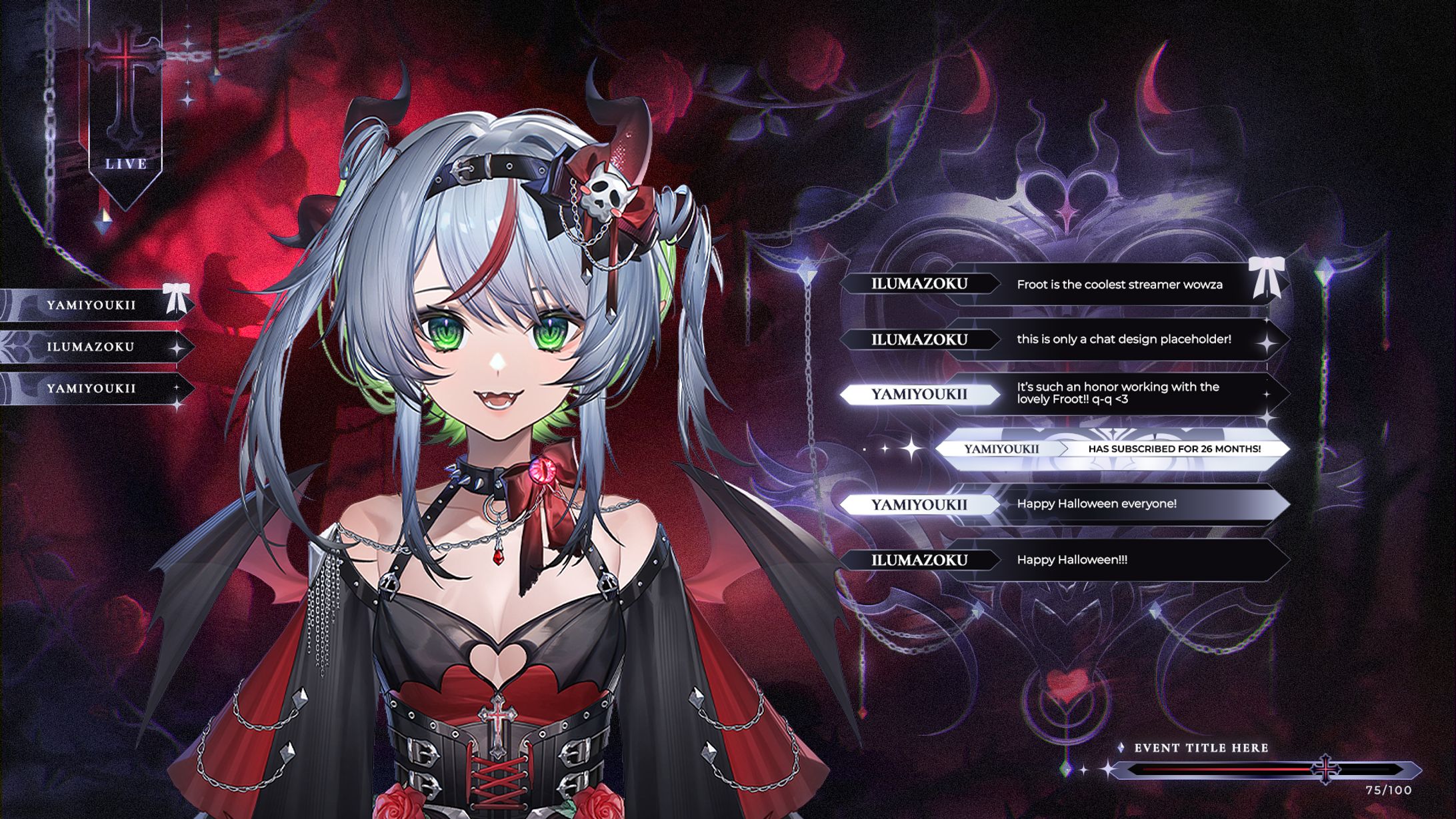Click the LIVE banner badge
This screenshot has width=1456, height=819.
(126, 163)
